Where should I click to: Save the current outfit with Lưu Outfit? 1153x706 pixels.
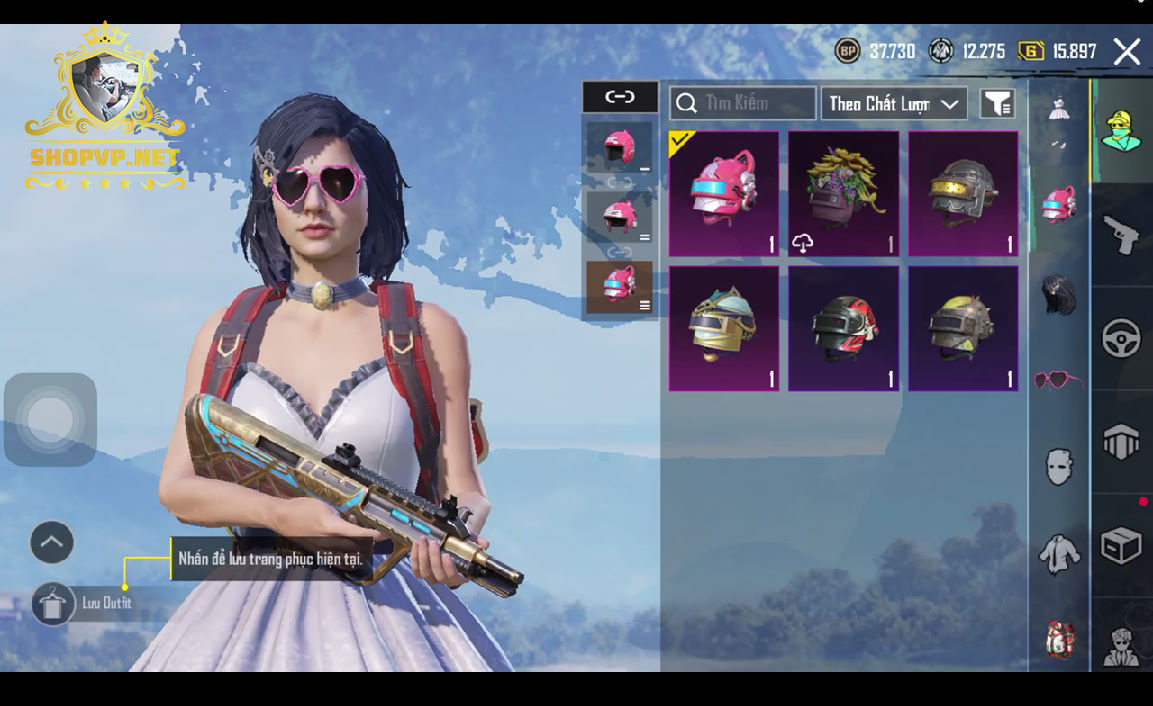coord(54,604)
